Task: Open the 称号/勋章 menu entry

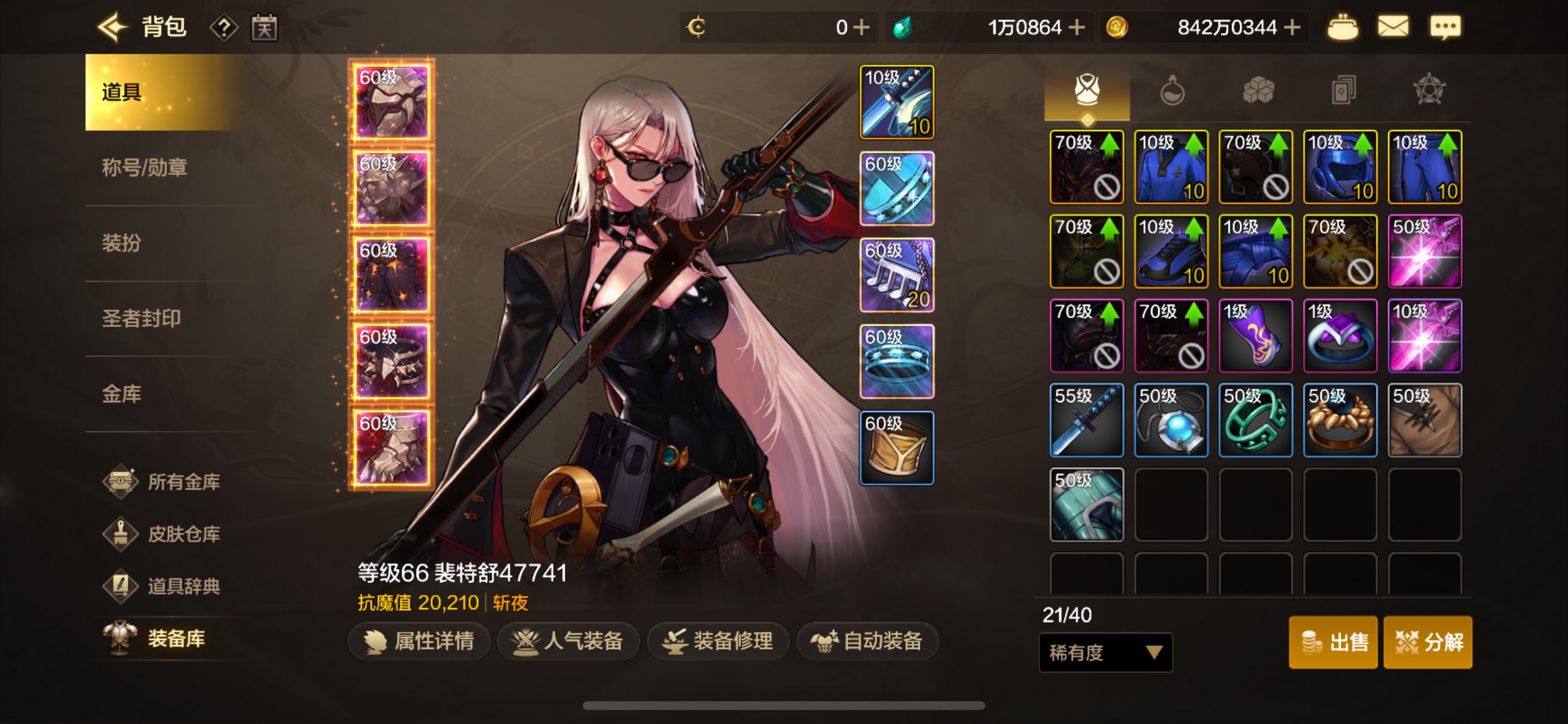Action: pos(144,167)
